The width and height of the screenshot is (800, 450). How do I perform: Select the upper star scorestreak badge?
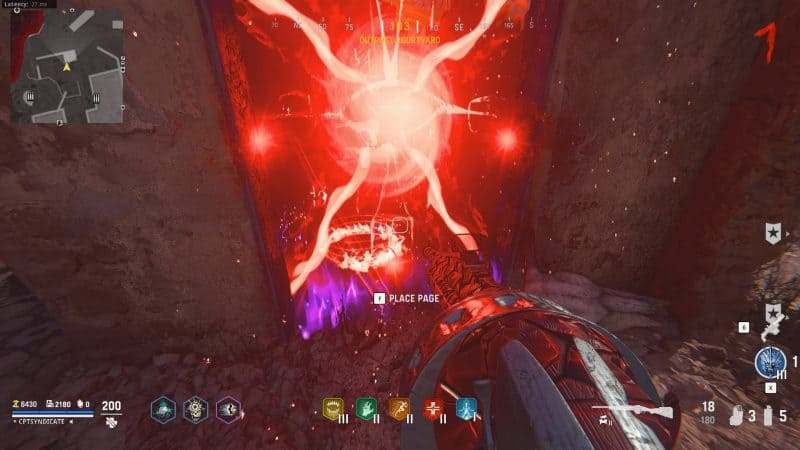[772, 234]
